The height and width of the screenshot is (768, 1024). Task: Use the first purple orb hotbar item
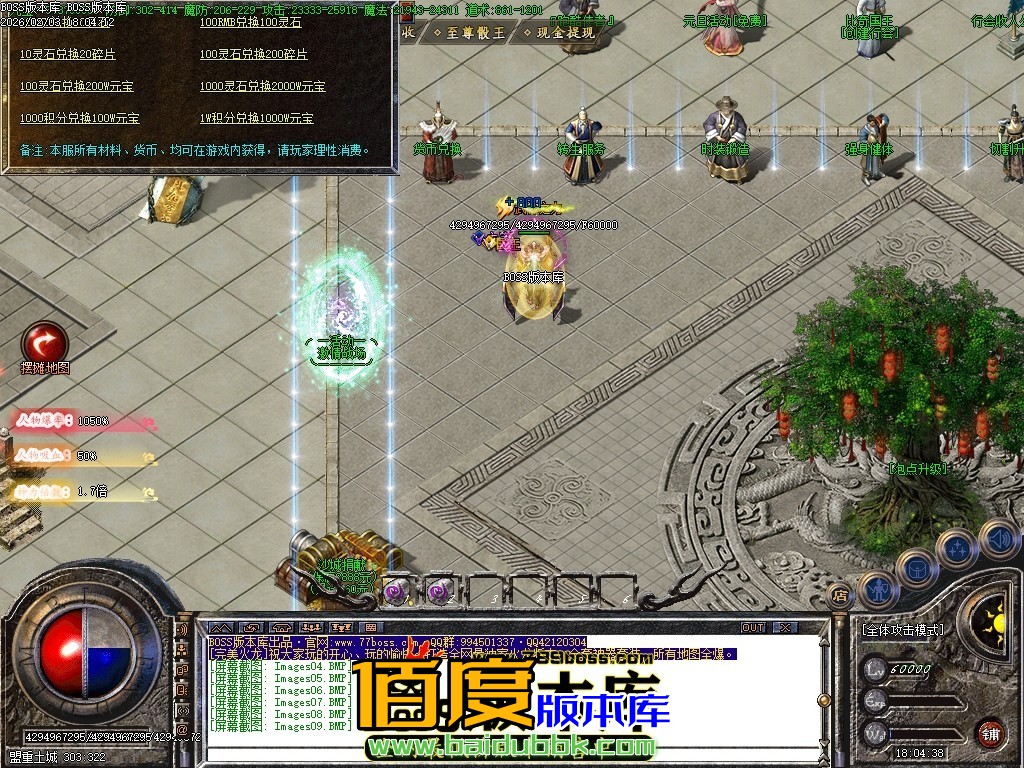click(394, 592)
